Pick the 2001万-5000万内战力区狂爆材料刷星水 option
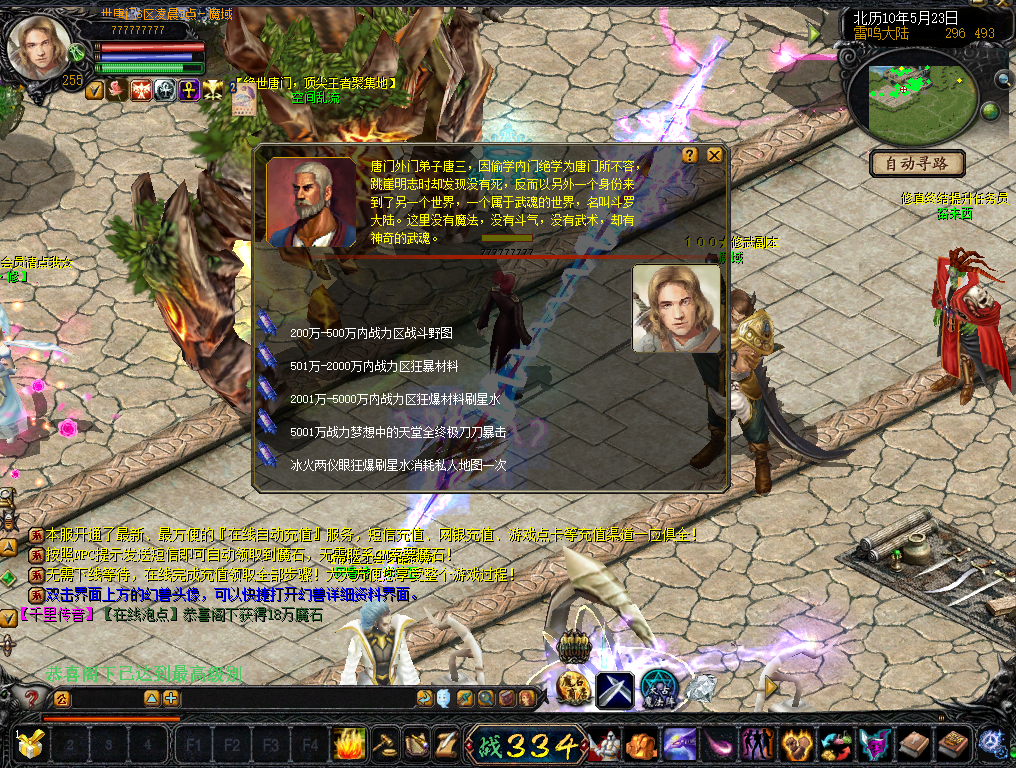Image resolution: width=1016 pixels, height=768 pixels. click(x=394, y=399)
